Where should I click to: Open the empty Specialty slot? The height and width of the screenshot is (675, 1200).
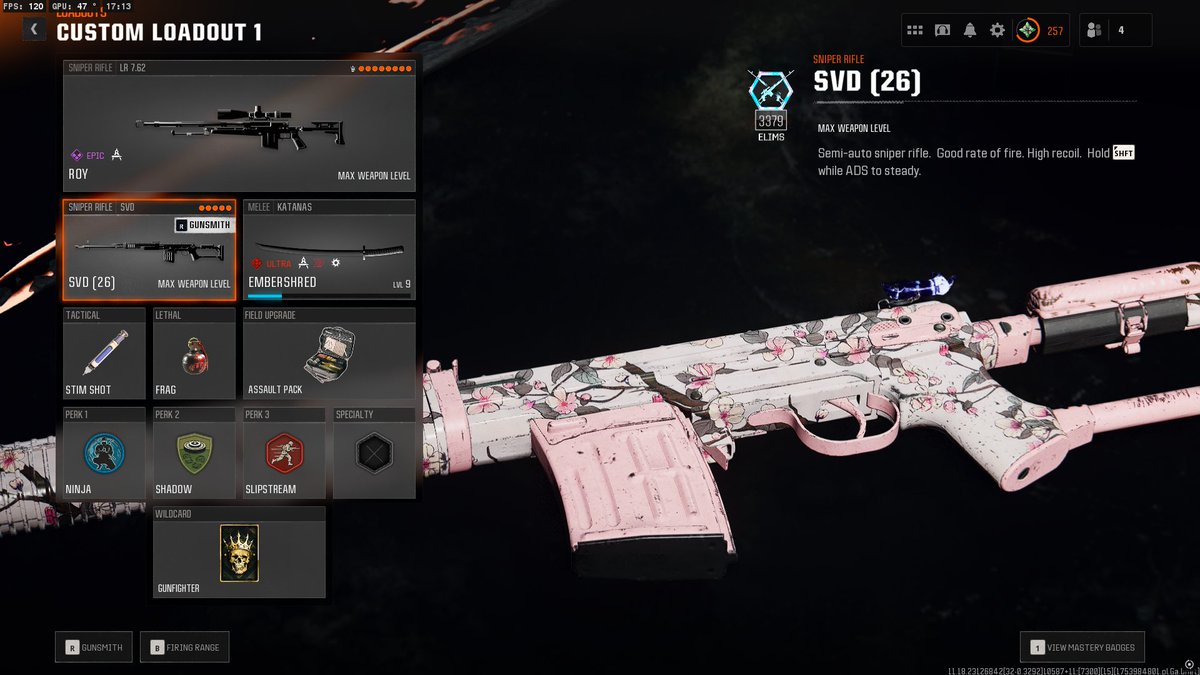coord(374,453)
